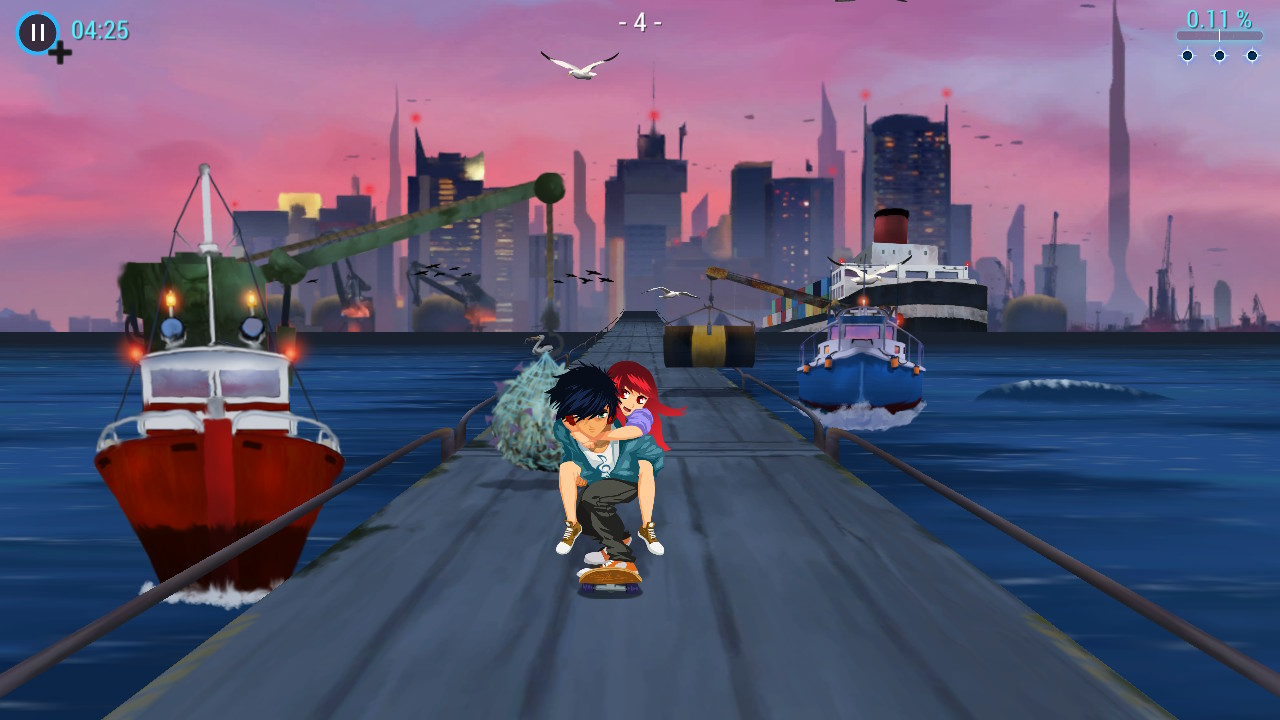Click the white marker on the progress bar
Screen dimensions: 1280x720
tap(1219, 35)
